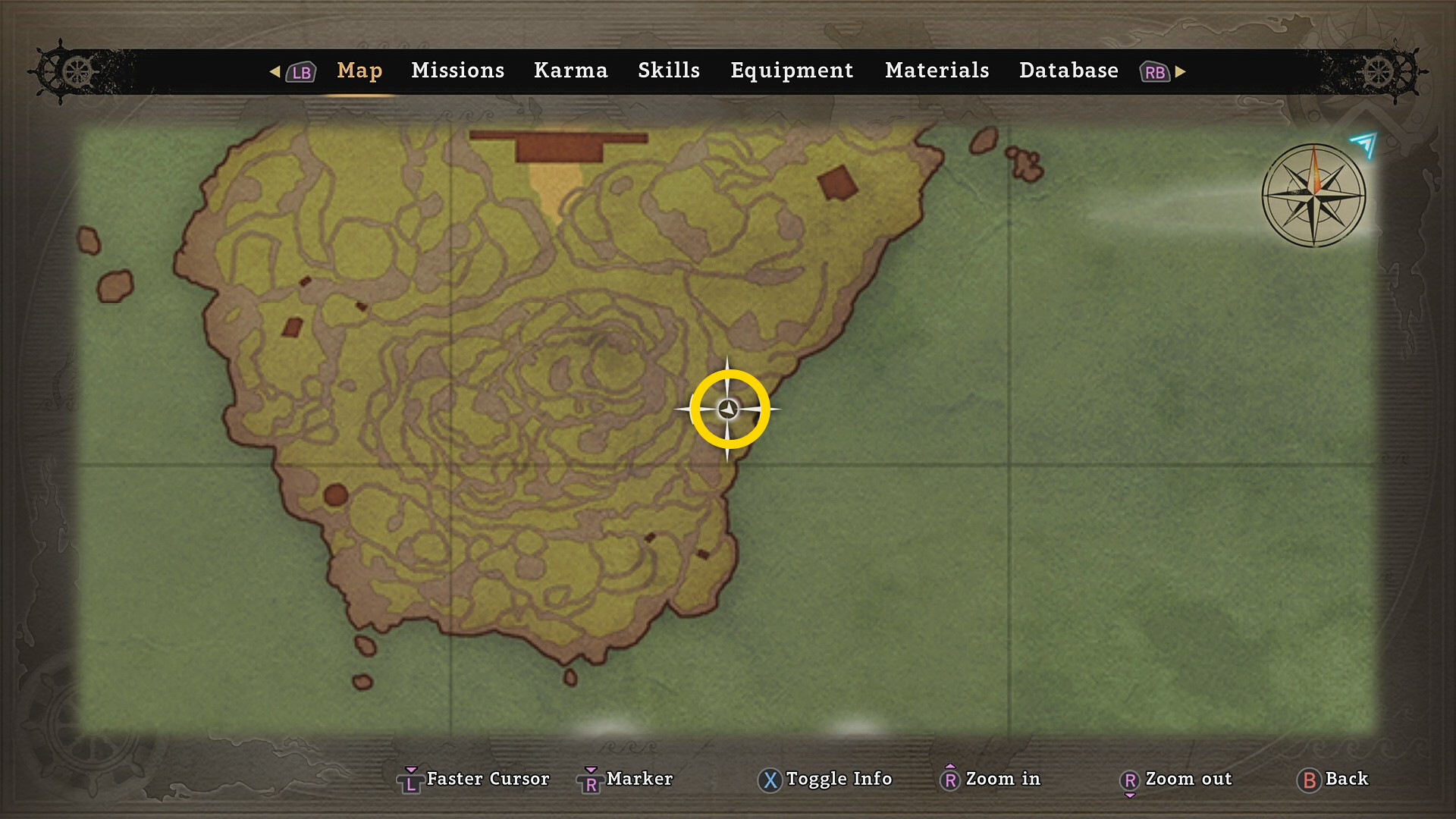Select the player position marker on map
The width and height of the screenshot is (1456, 819).
pos(728,409)
